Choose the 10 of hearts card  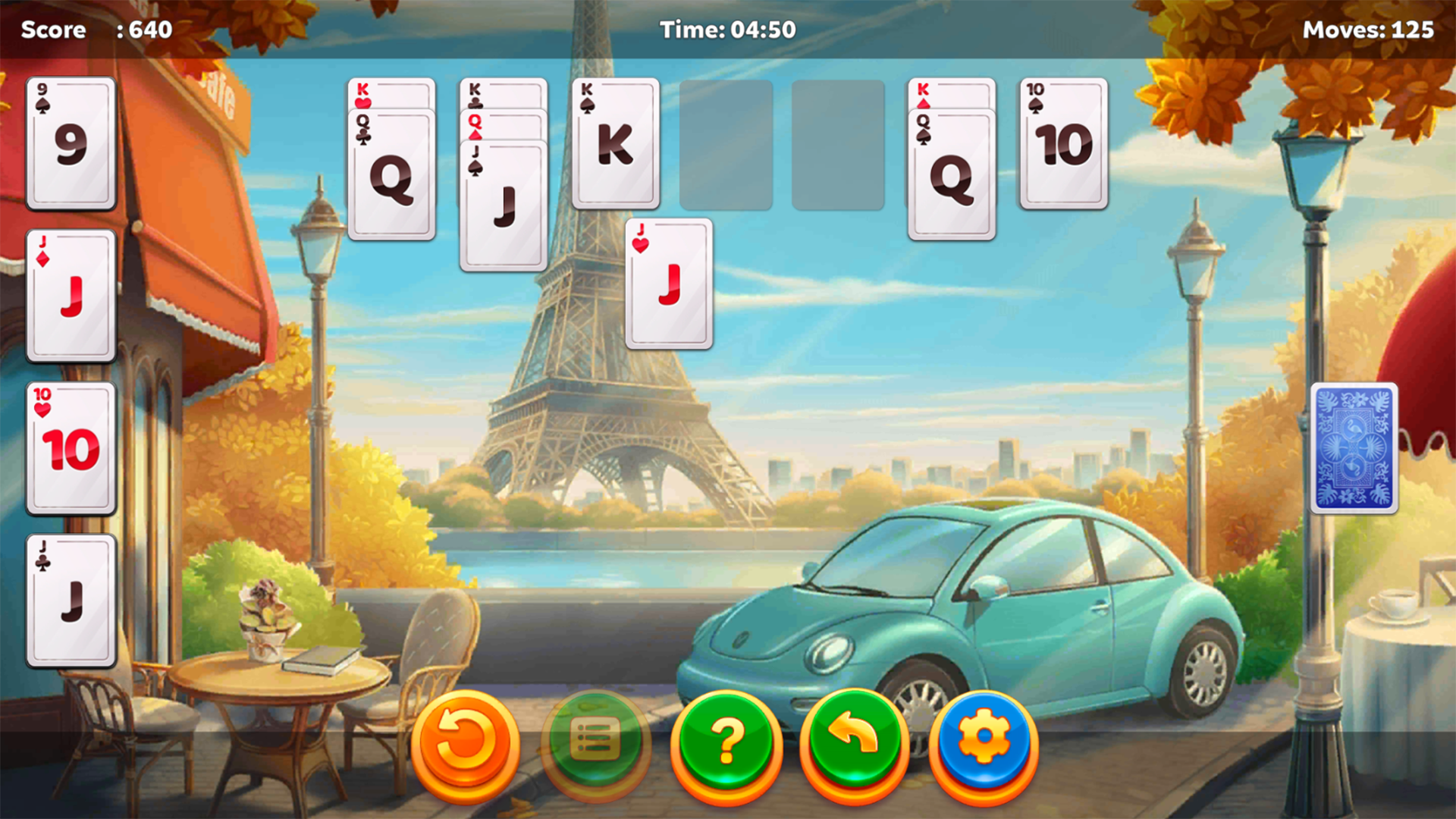(71, 447)
